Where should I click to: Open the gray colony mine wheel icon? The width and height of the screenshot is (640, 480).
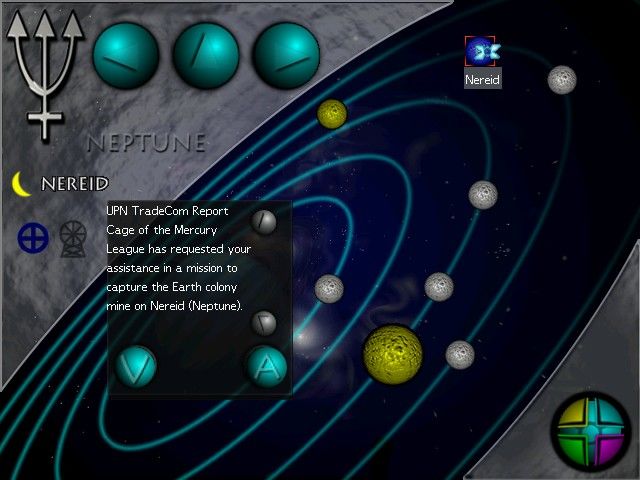pos(73,237)
